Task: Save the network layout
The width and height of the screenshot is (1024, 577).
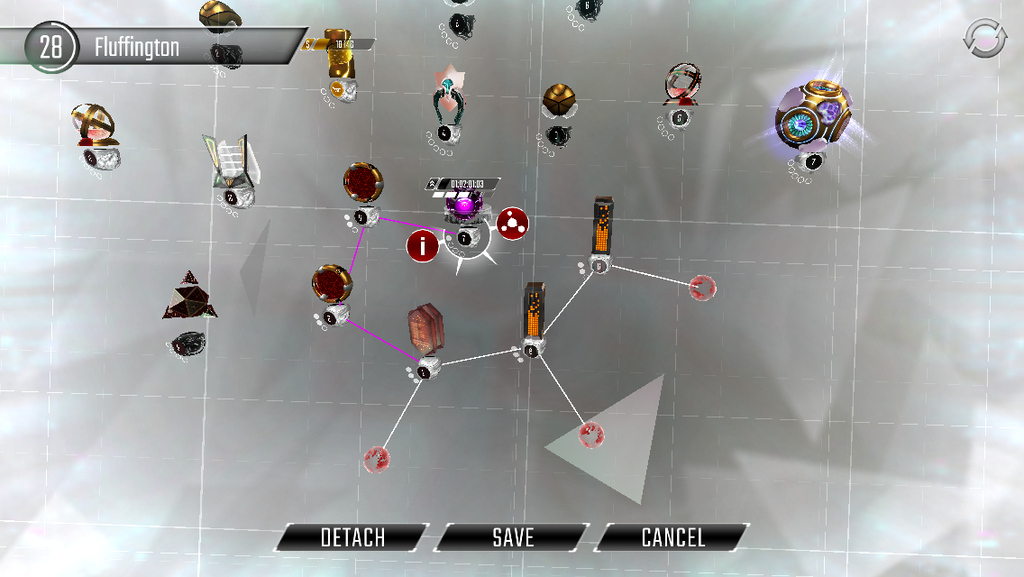Action: tap(512, 538)
